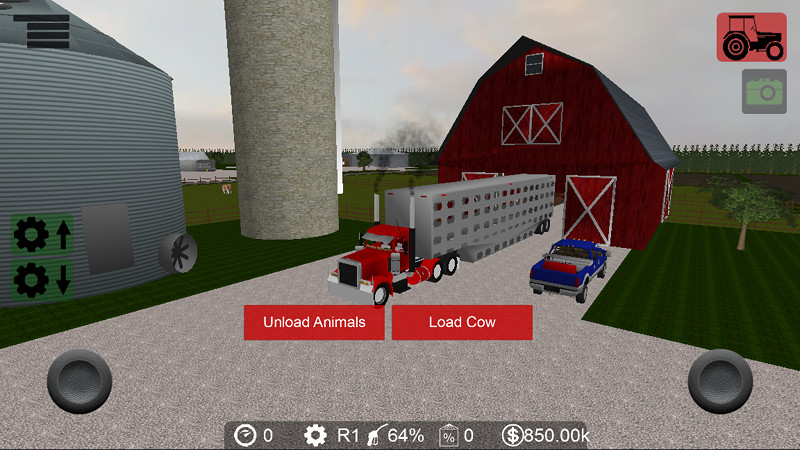Select the red tractor vehicle button
This screenshot has width=800, height=450.
pyautogui.click(x=751, y=37)
